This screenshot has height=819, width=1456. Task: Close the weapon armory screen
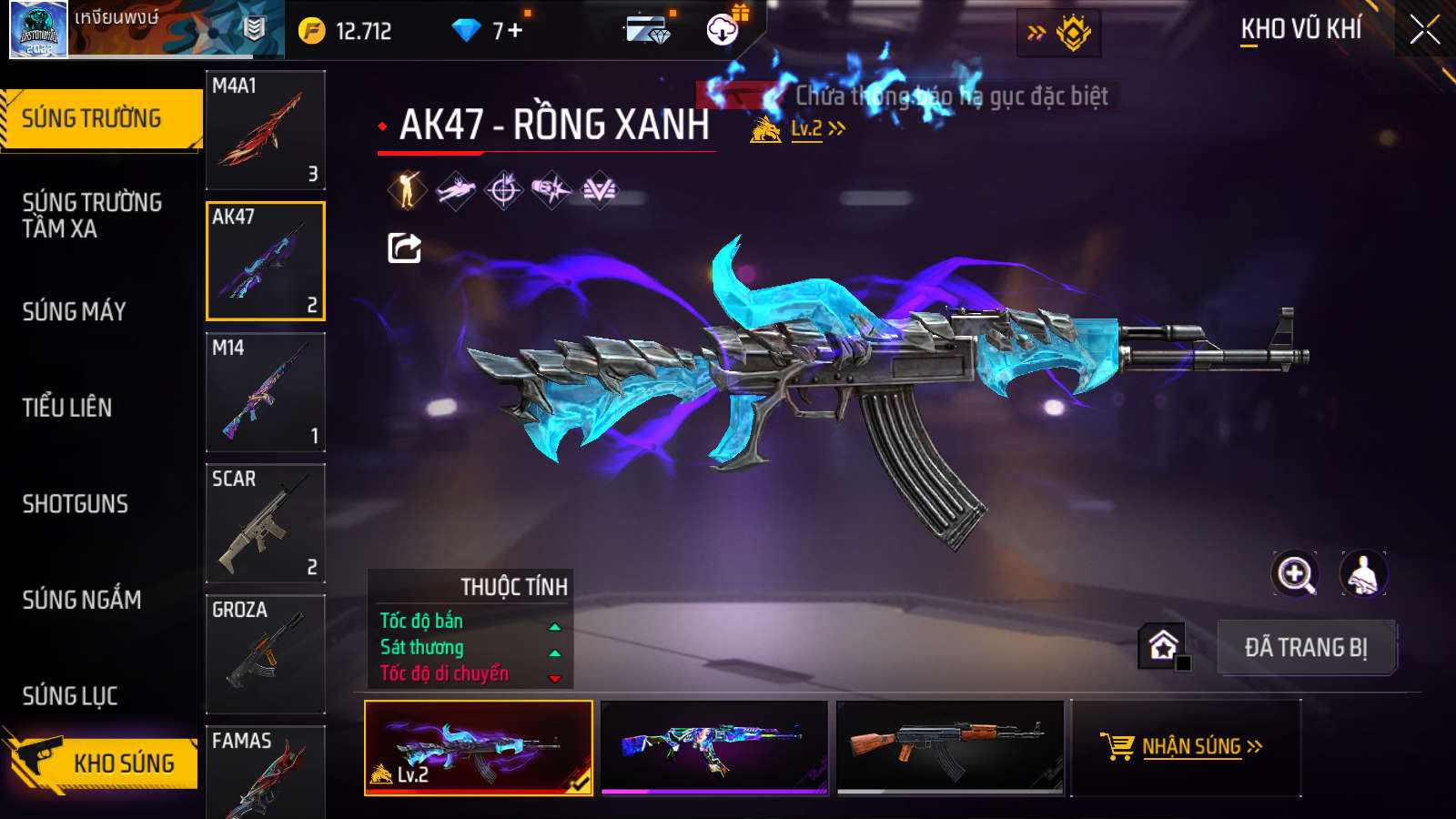tap(1424, 30)
